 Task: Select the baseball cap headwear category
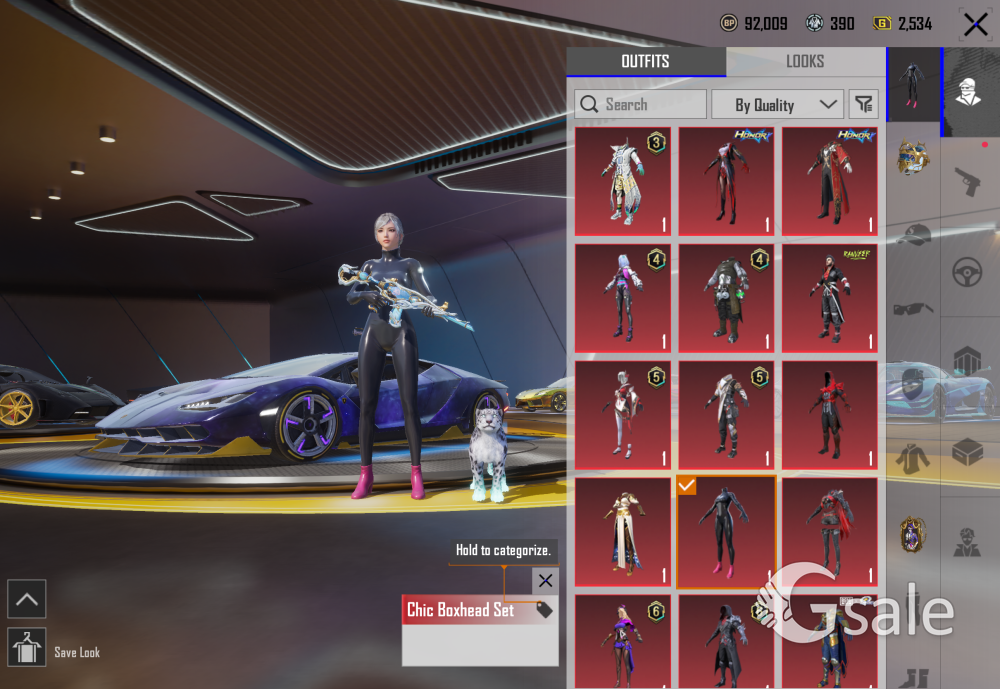[x=912, y=234]
